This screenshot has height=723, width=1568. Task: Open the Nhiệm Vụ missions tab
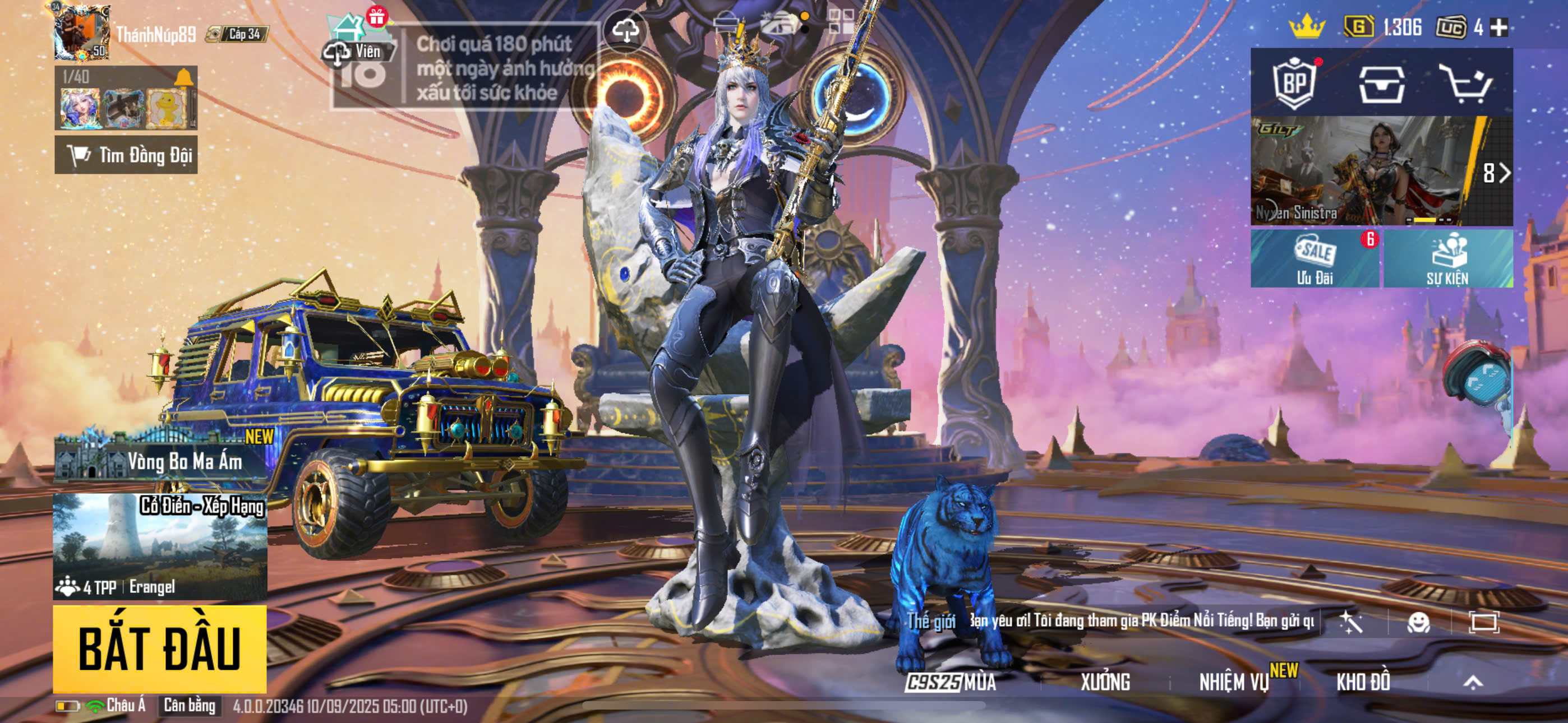[x=1234, y=682]
